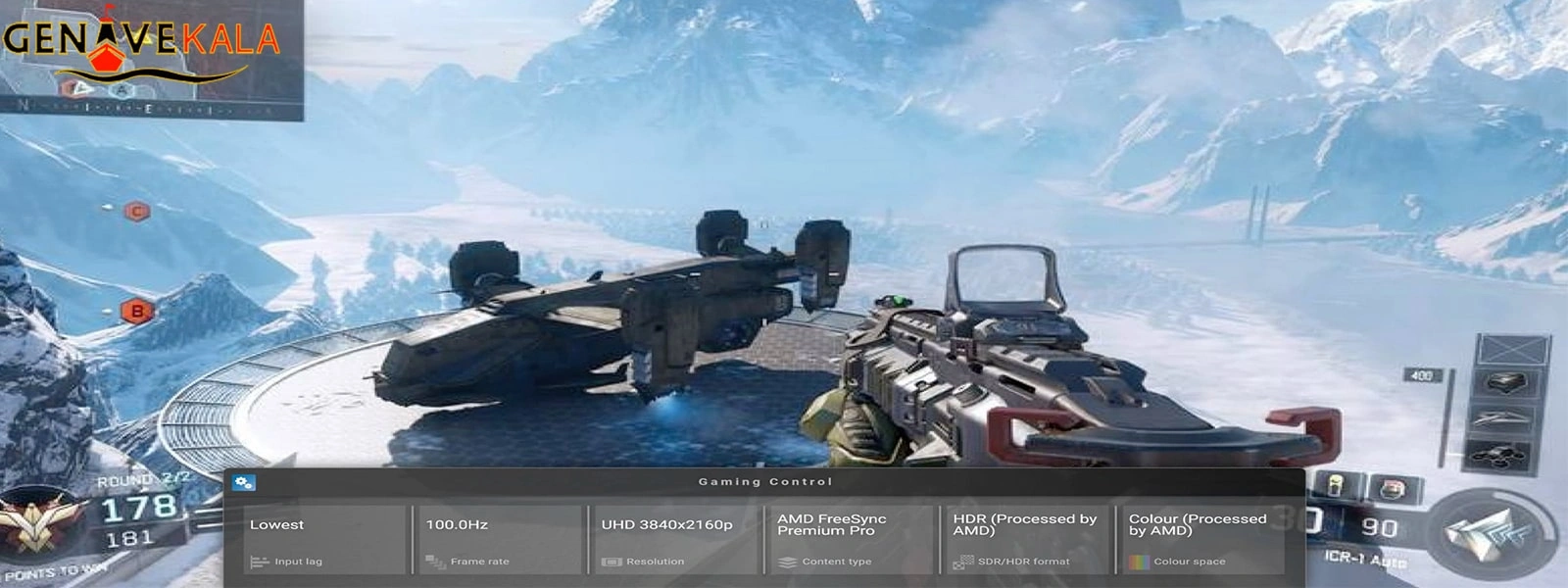Select the objective C marker
The image size is (1568, 588).
tap(136, 211)
